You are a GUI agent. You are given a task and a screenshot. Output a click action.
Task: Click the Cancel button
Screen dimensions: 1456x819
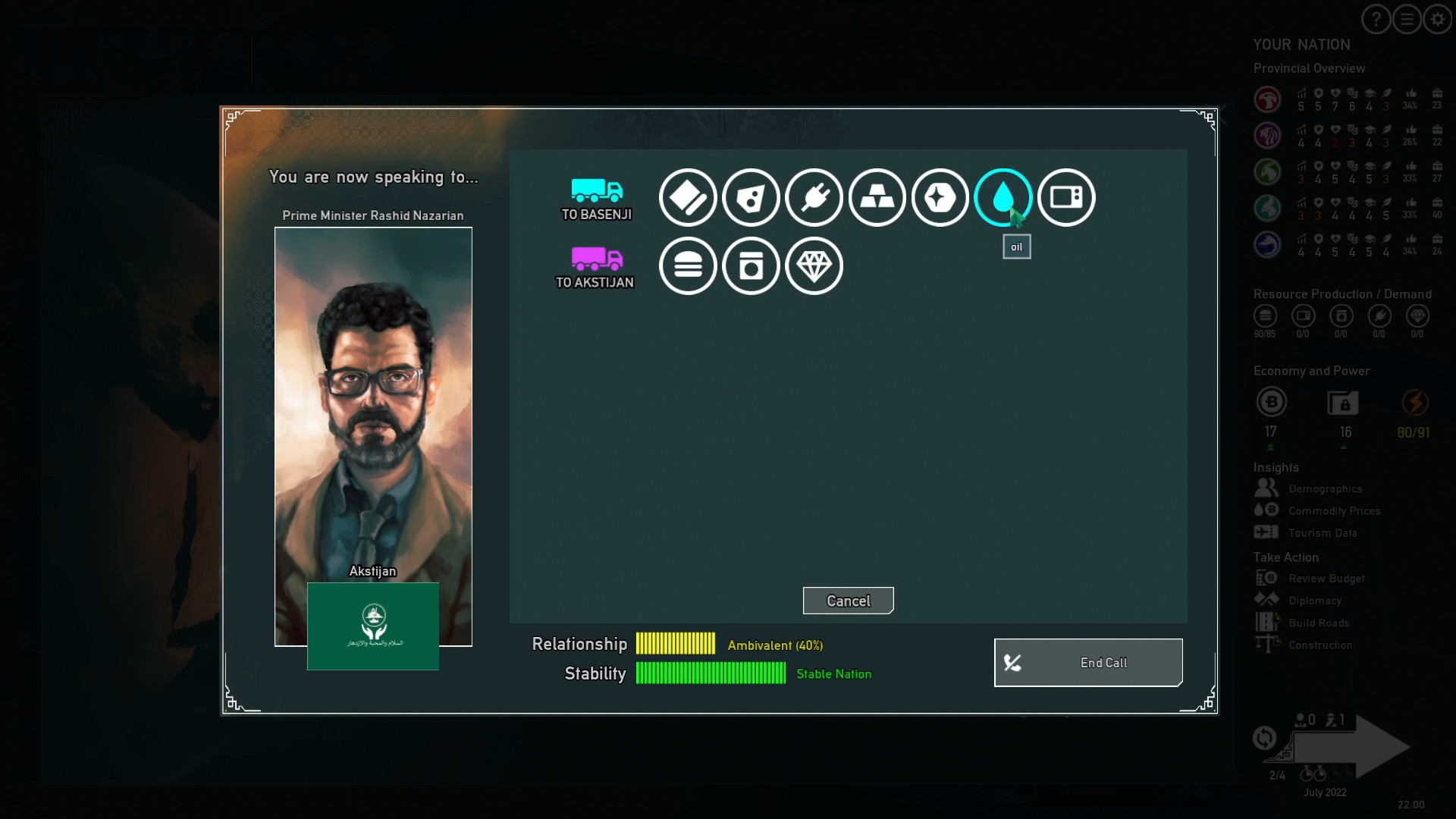click(848, 601)
